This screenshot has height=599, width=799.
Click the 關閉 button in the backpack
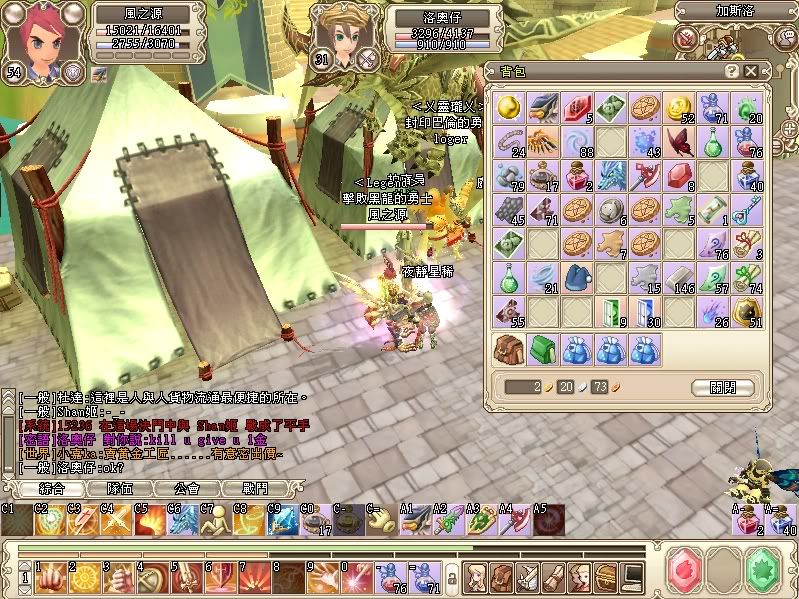tap(721, 387)
